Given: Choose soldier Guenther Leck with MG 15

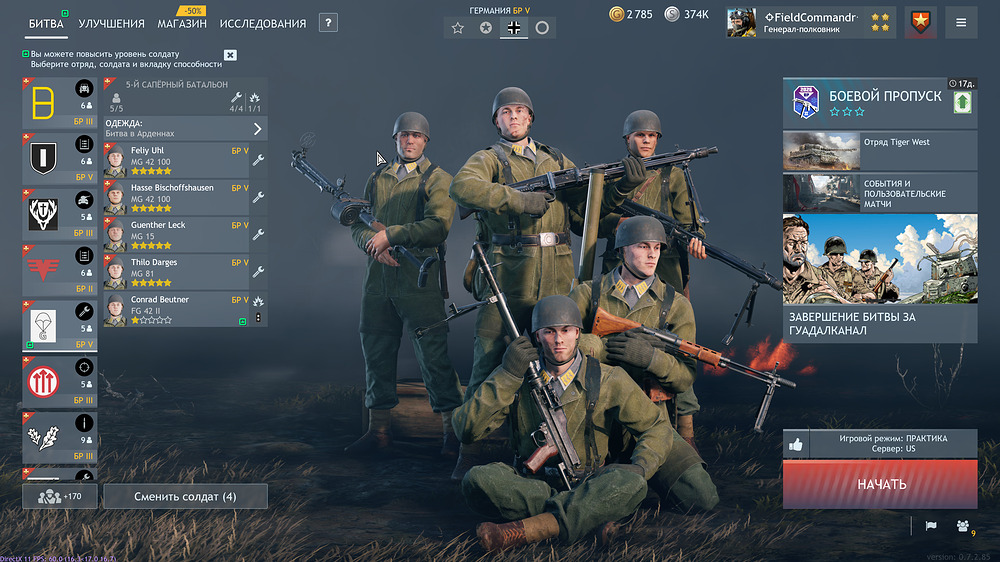Looking at the screenshot, I should 175,233.
